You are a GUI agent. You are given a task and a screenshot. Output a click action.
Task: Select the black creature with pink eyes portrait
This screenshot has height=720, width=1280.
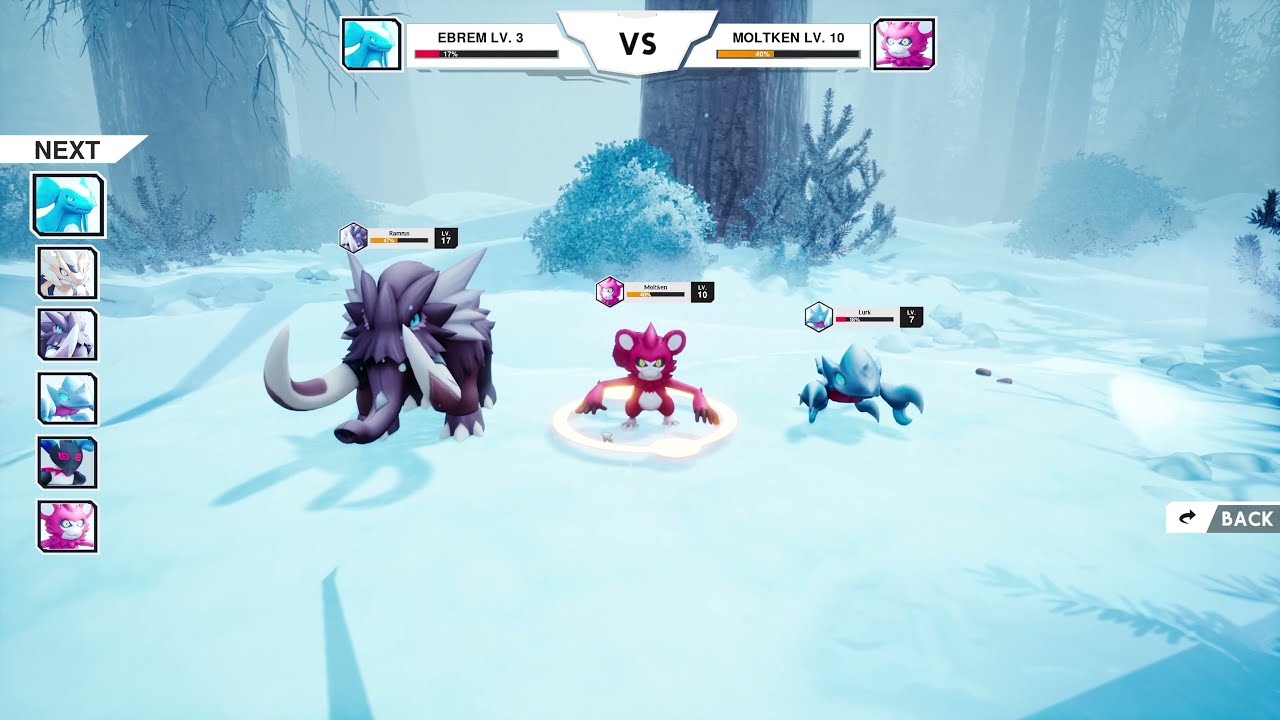pos(68,462)
